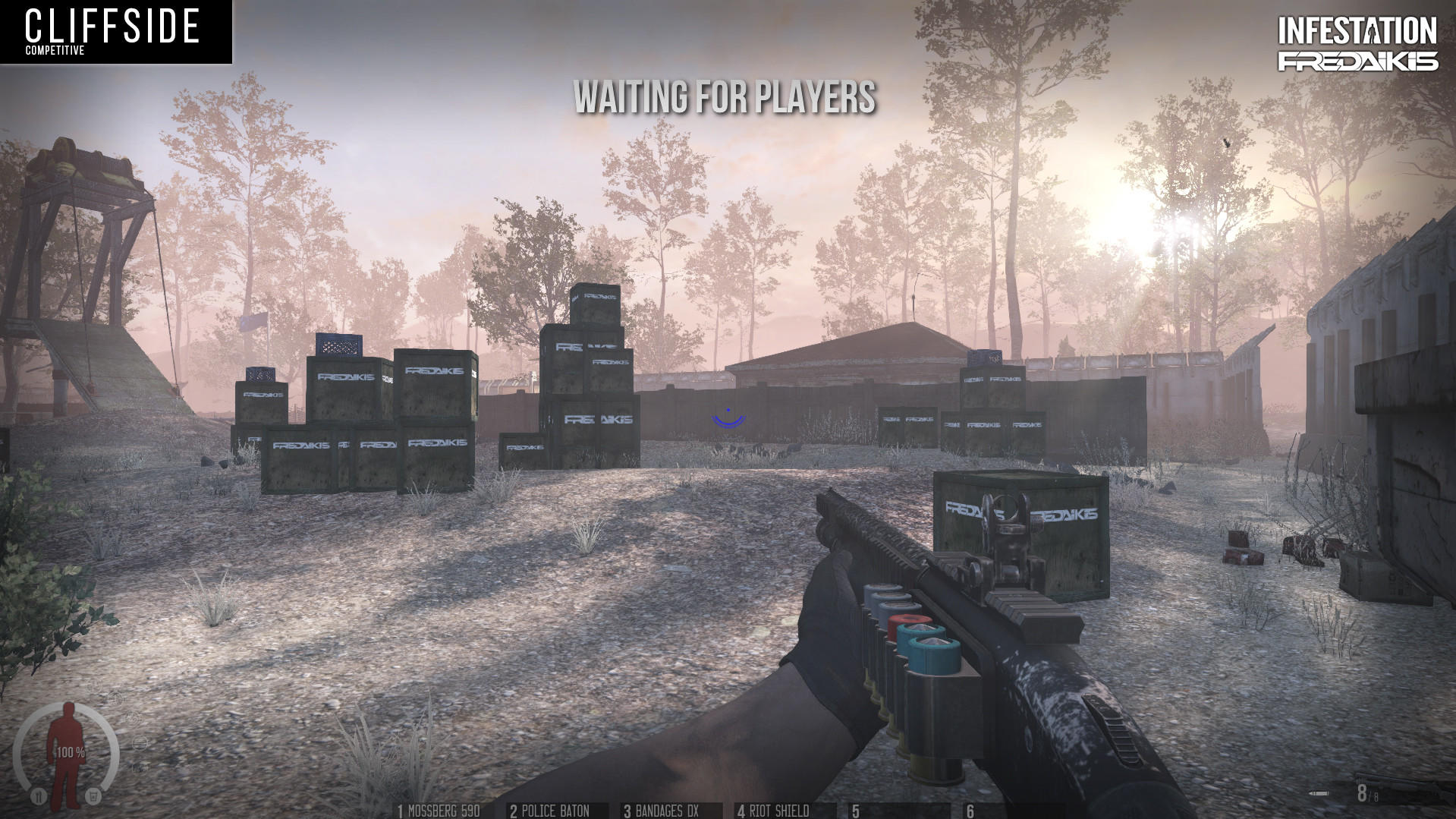Select the Mossberg 590 weapon in slot 1
The image size is (1456, 819).
pyautogui.click(x=440, y=811)
